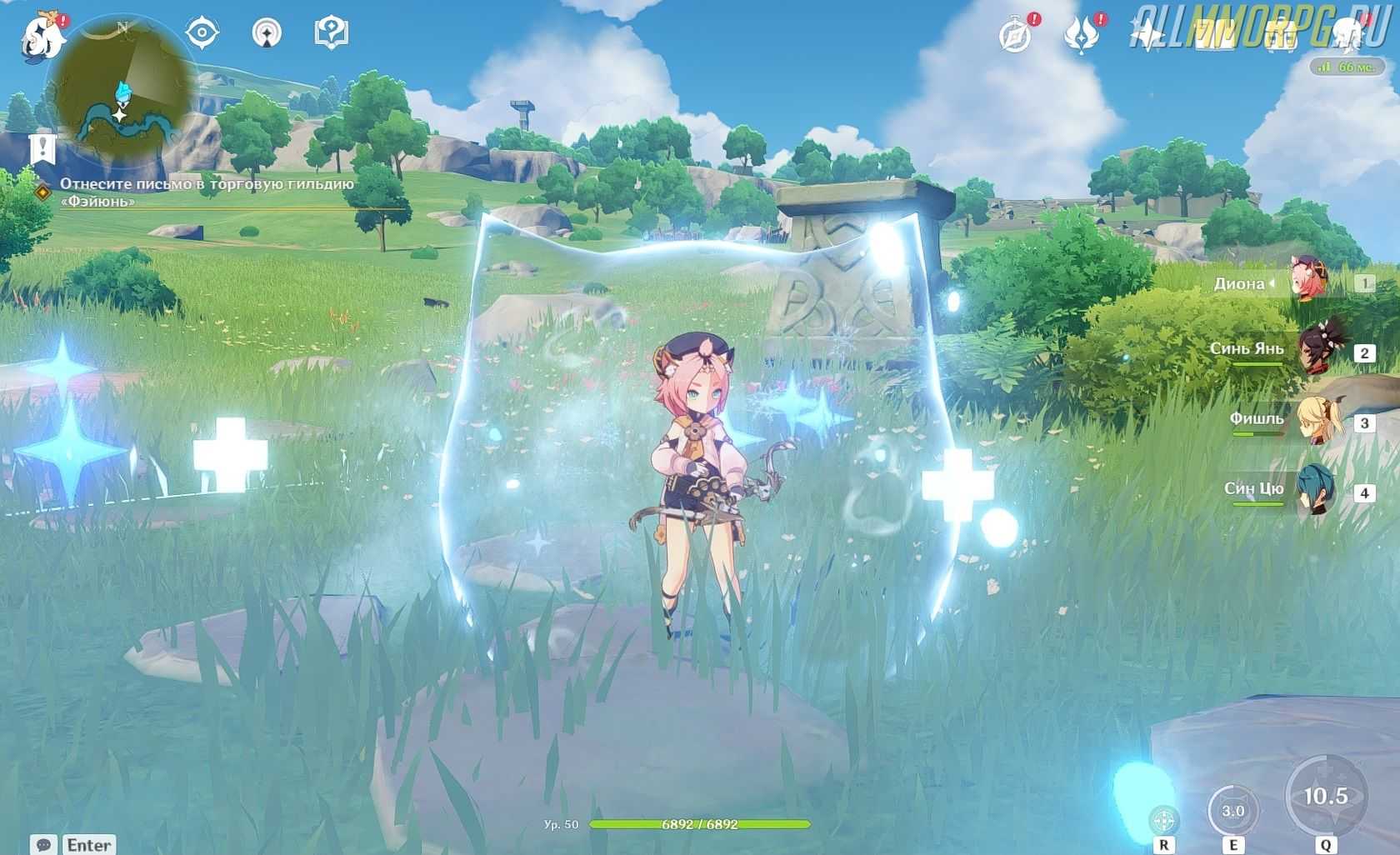Image resolution: width=1400 pixels, height=855 pixels.
Task: Open the tutorial book with question mark
Action: pyautogui.click(x=331, y=32)
